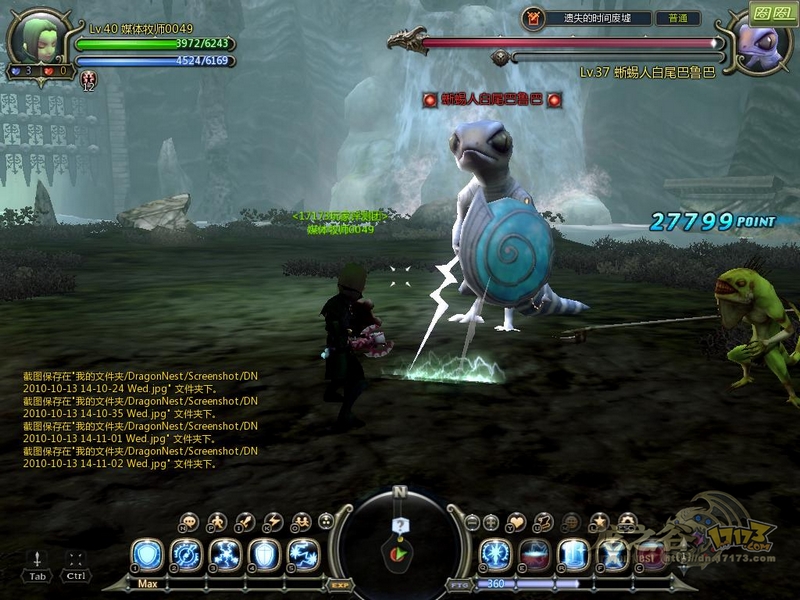The image size is (800, 600).
Task: Cast the lightning burst skill in slot 3
Action: coord(225,554)
